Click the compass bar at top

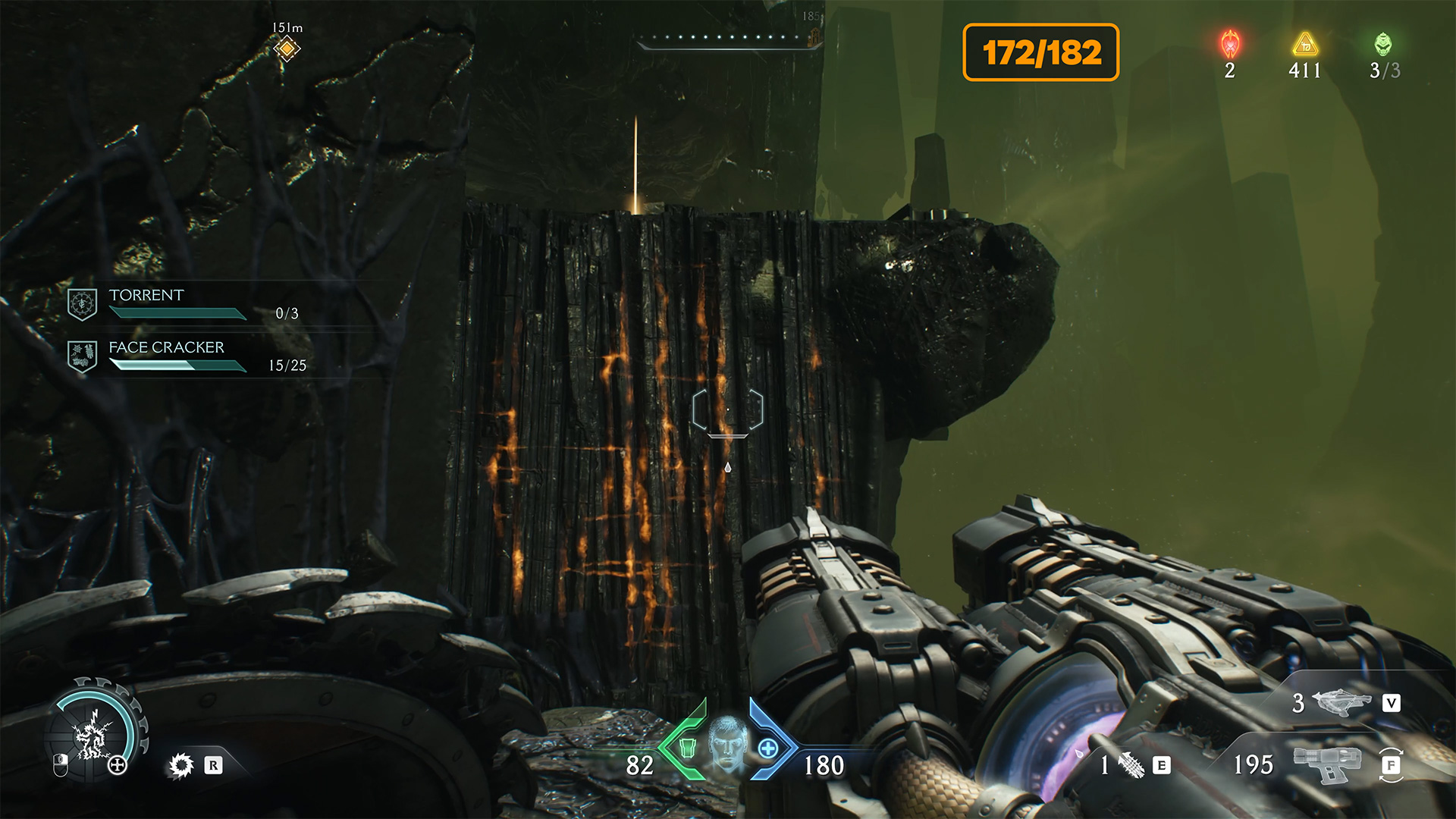[728, 39]
